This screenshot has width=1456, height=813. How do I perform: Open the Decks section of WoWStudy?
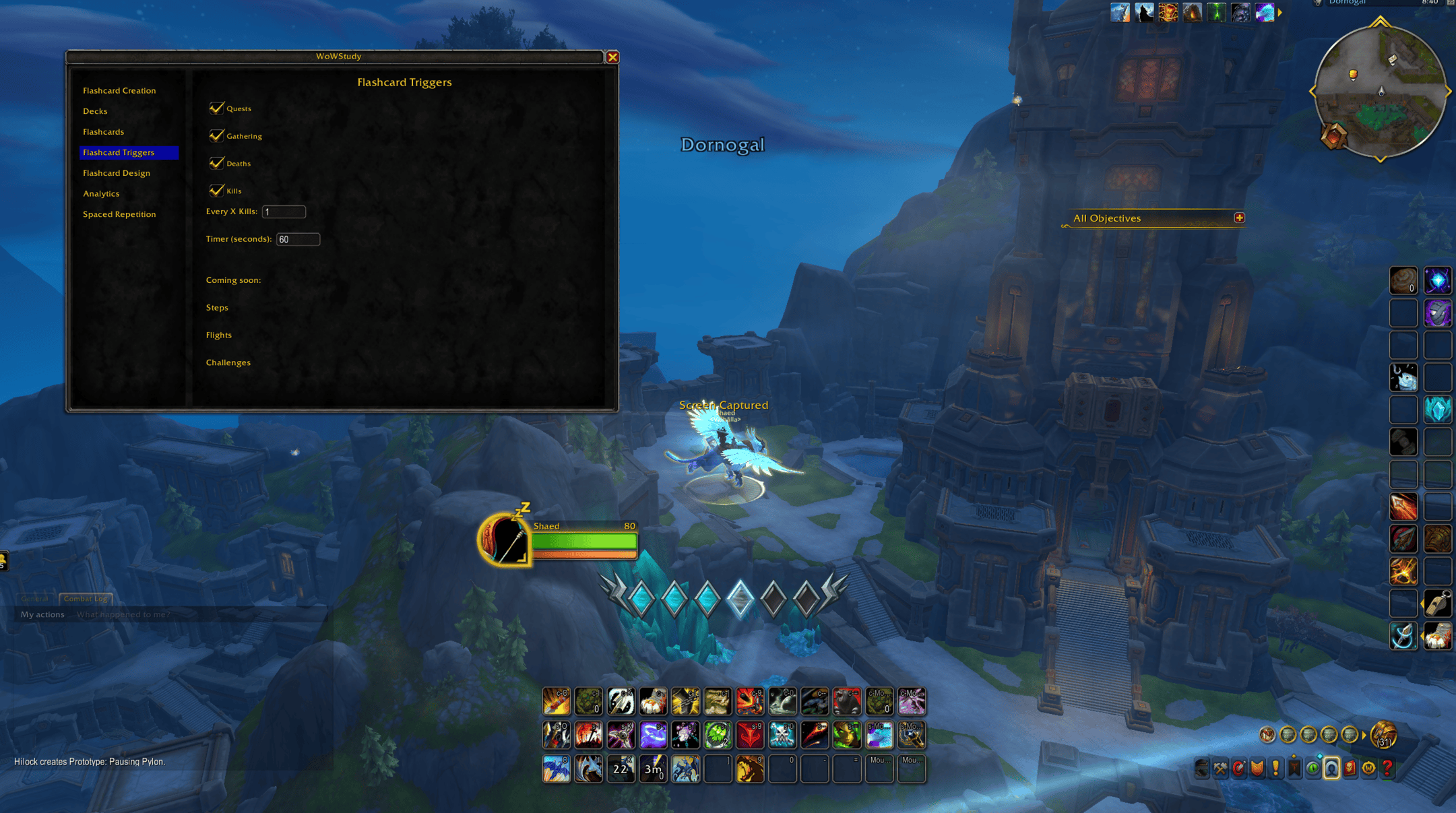(95, 110)
